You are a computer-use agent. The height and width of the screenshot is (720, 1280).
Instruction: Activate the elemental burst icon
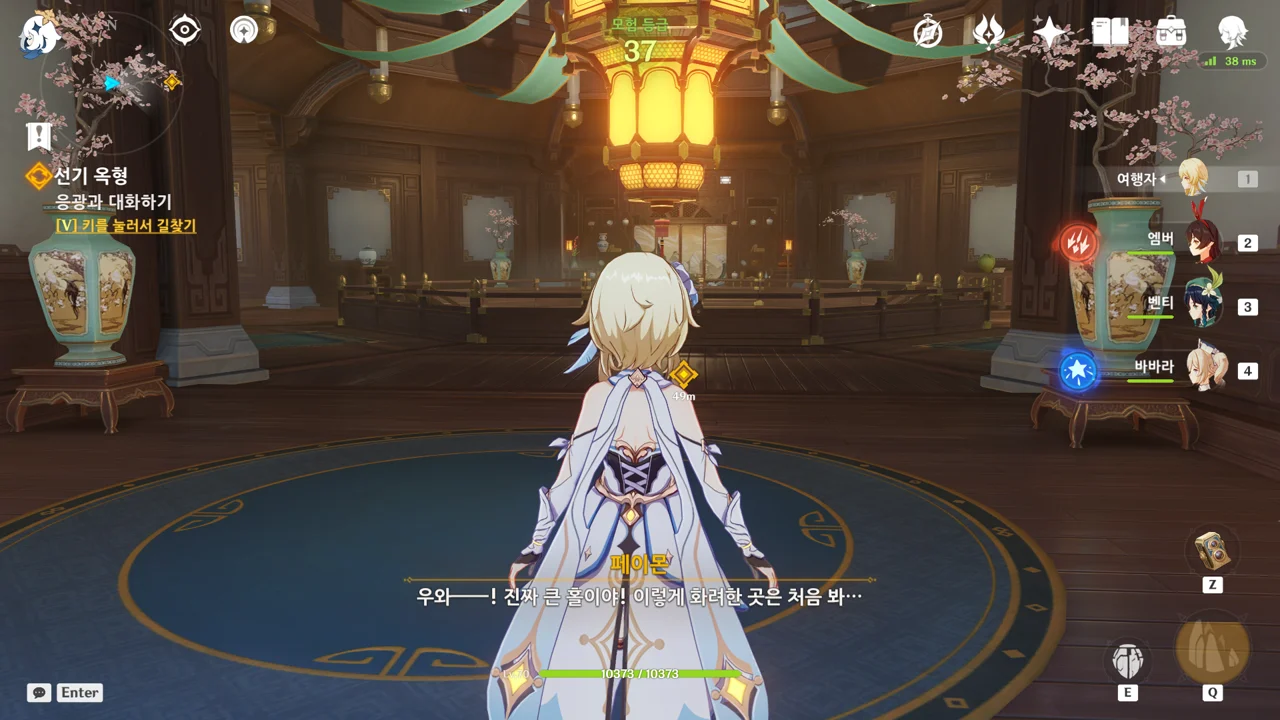click(x=1212, y=650)
